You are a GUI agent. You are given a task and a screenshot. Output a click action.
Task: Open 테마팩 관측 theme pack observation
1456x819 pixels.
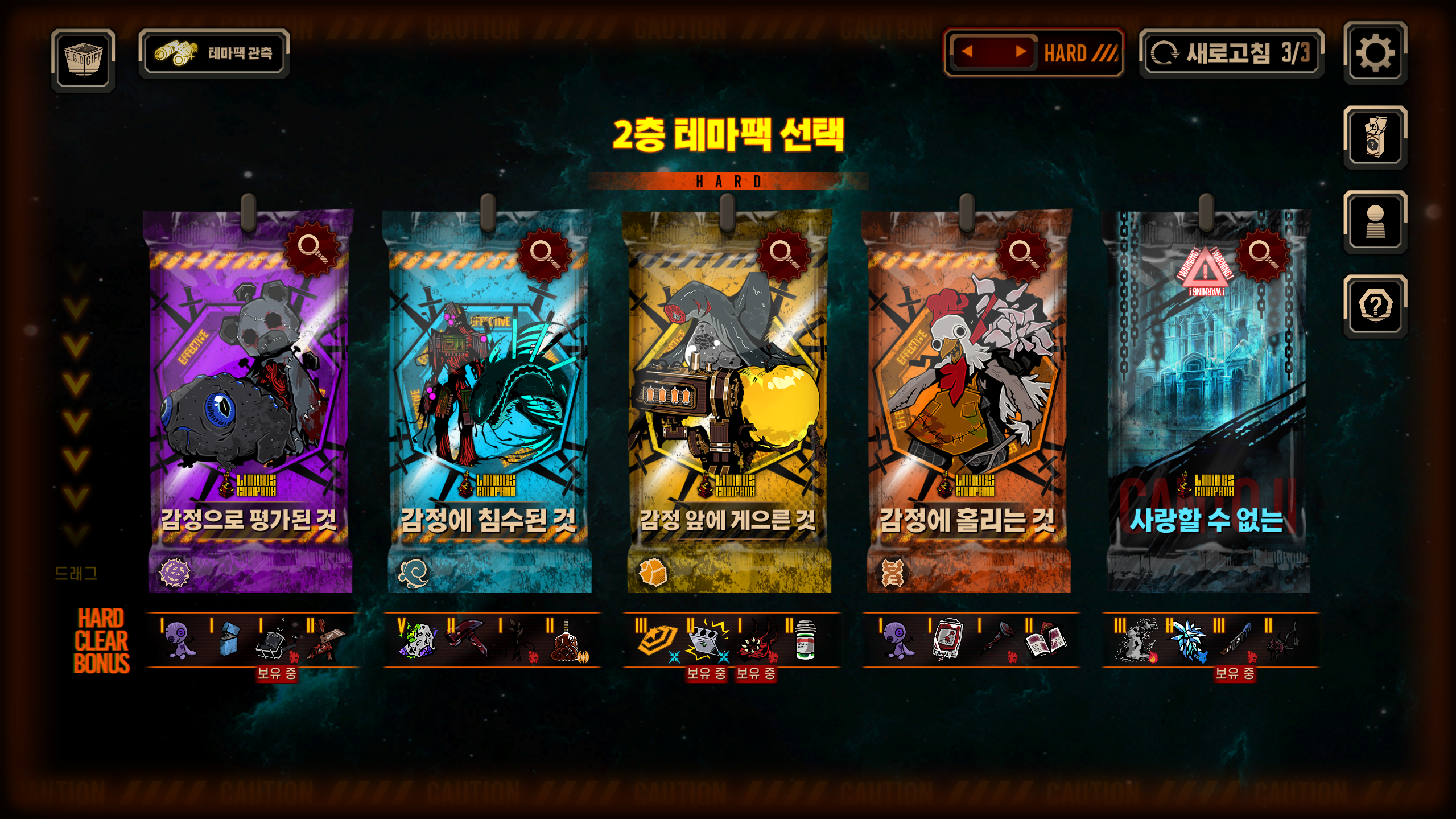[214, 53]
